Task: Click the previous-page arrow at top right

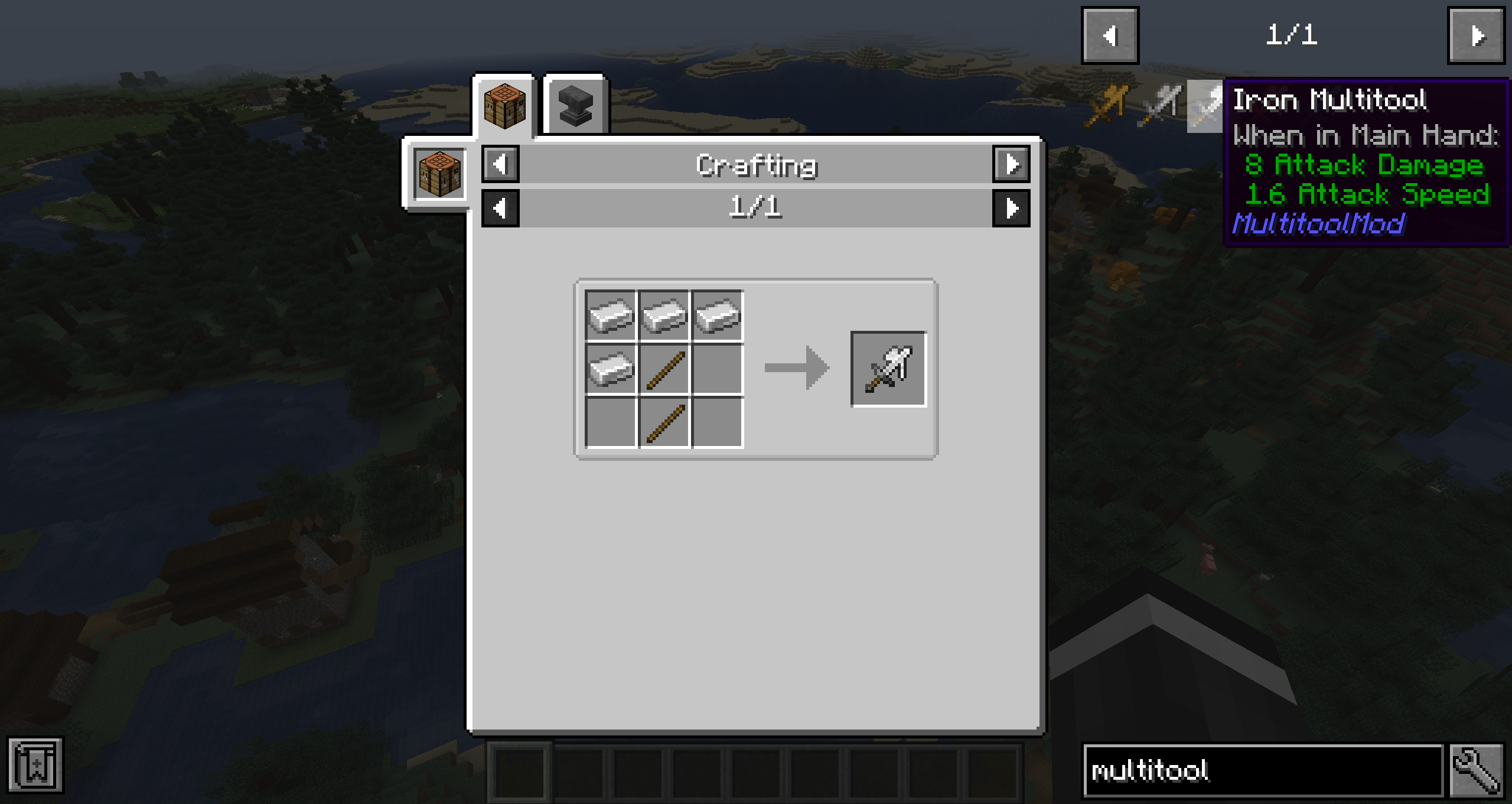Action: [1109, 35]
